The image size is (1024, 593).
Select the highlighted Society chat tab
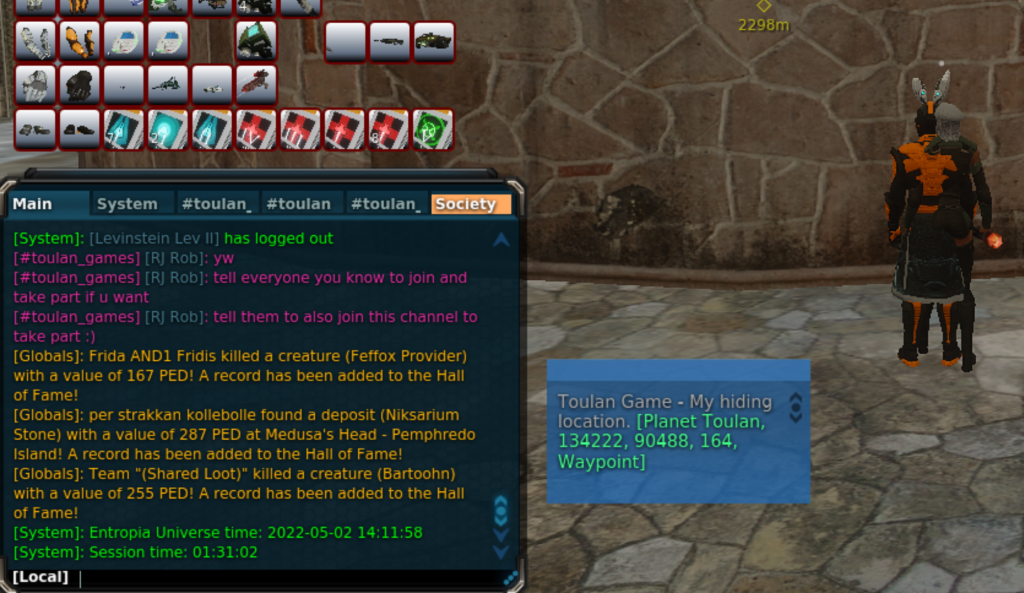click(x=466, y=204)
